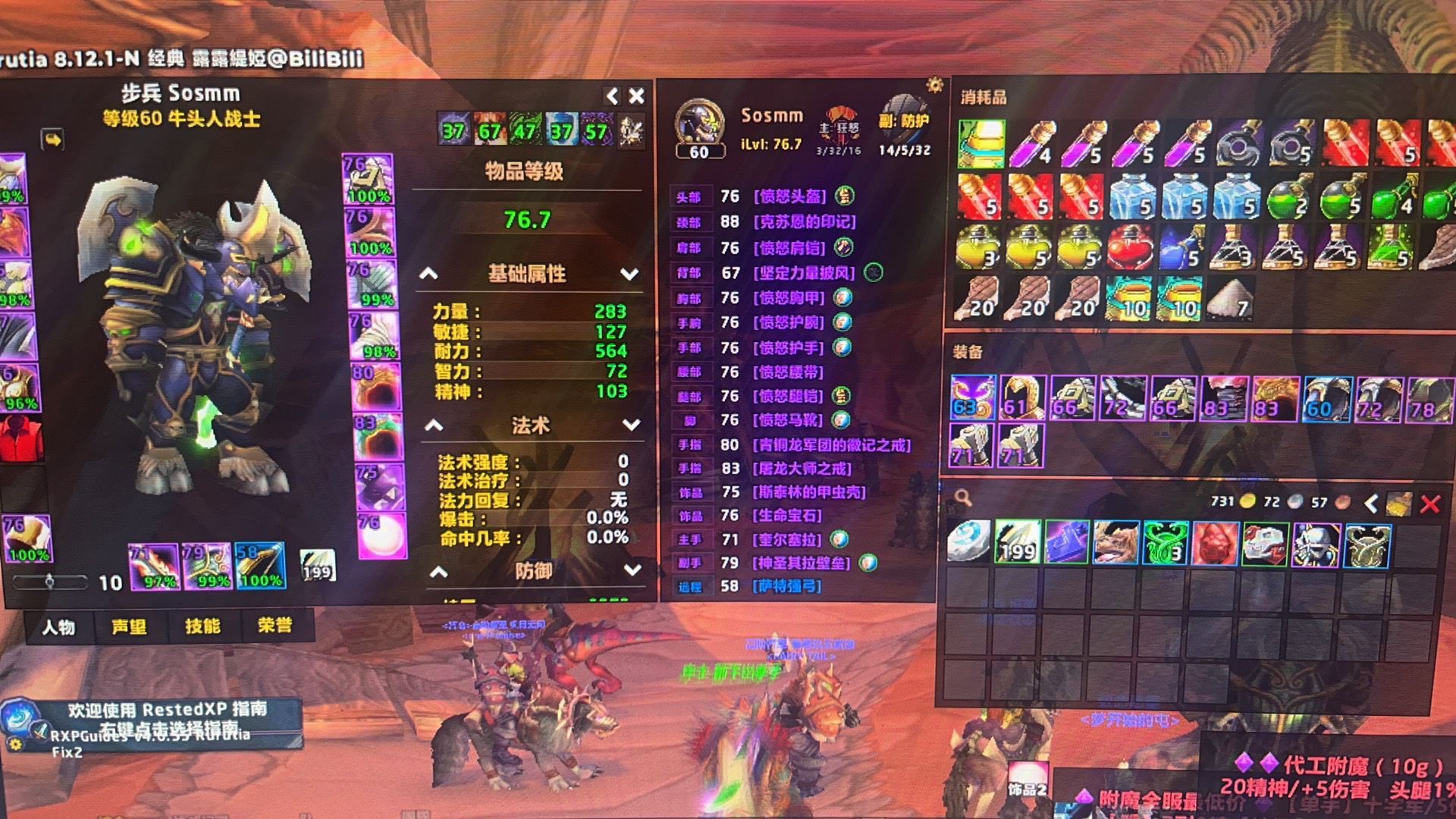Show the 人物 character tab
This screenshot has width=1456, height=819.
click(58, 627)
